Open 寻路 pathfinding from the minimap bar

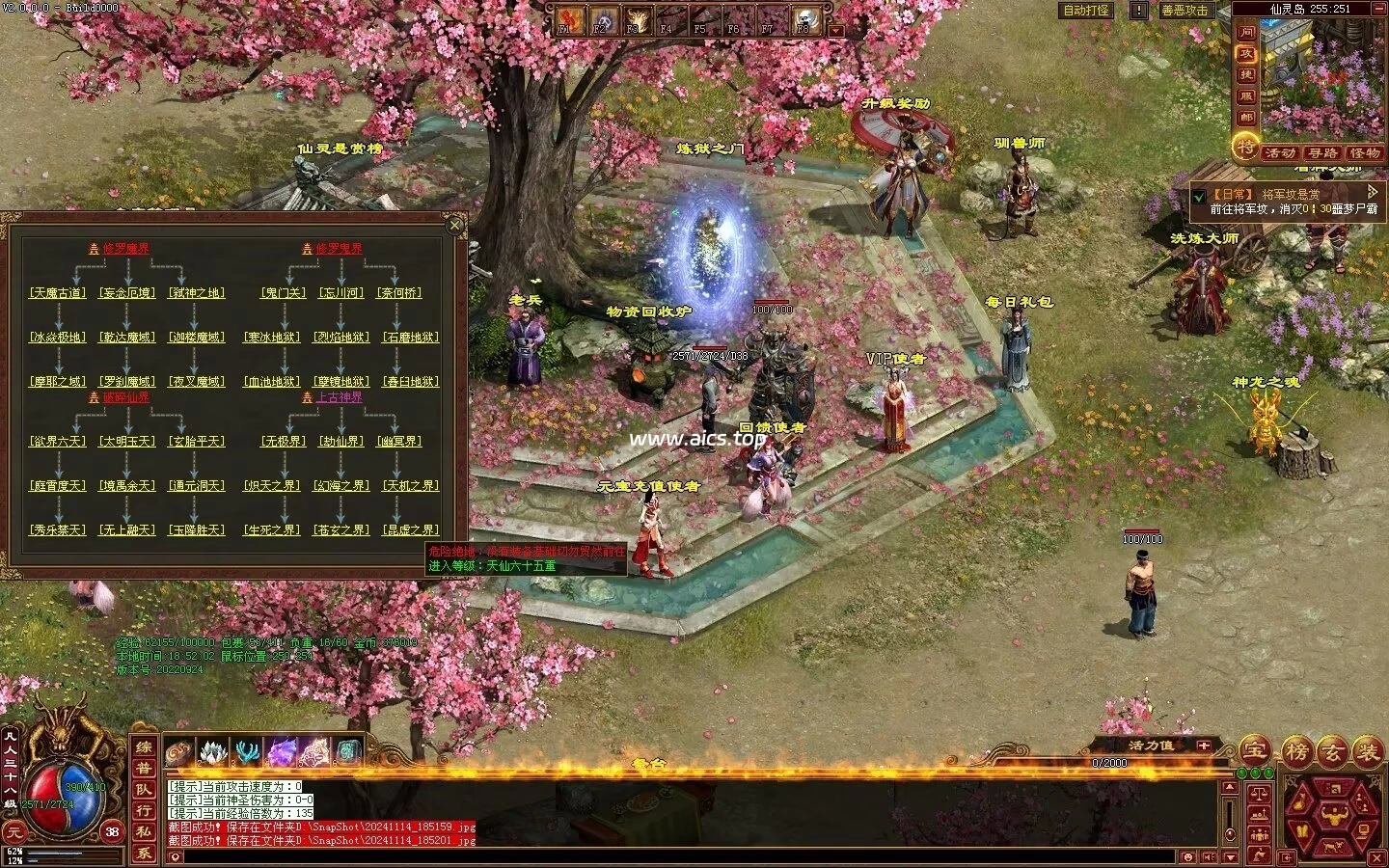(1322, 153)
